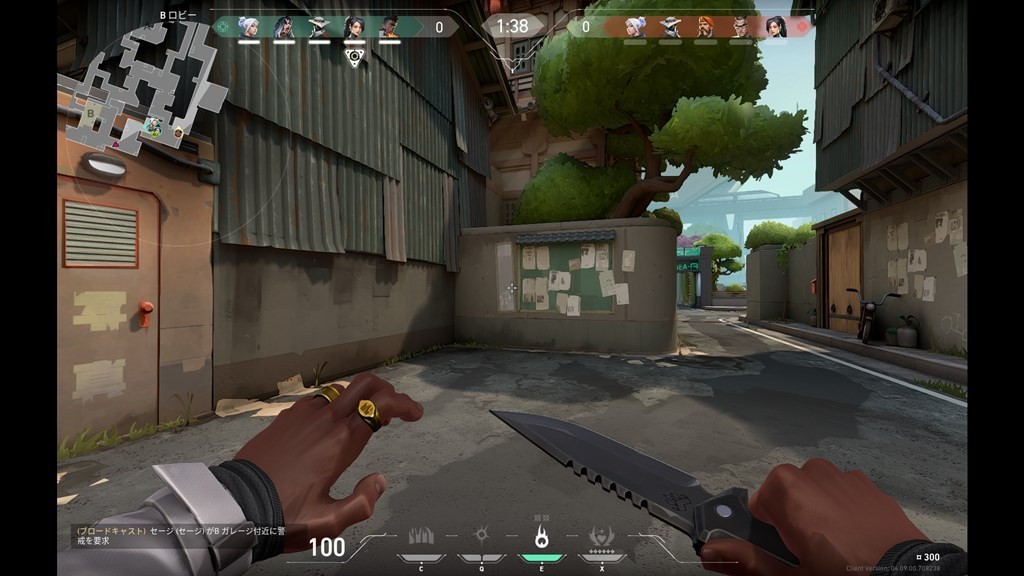Select Sage's portrait on the red team

pos(775,27)
